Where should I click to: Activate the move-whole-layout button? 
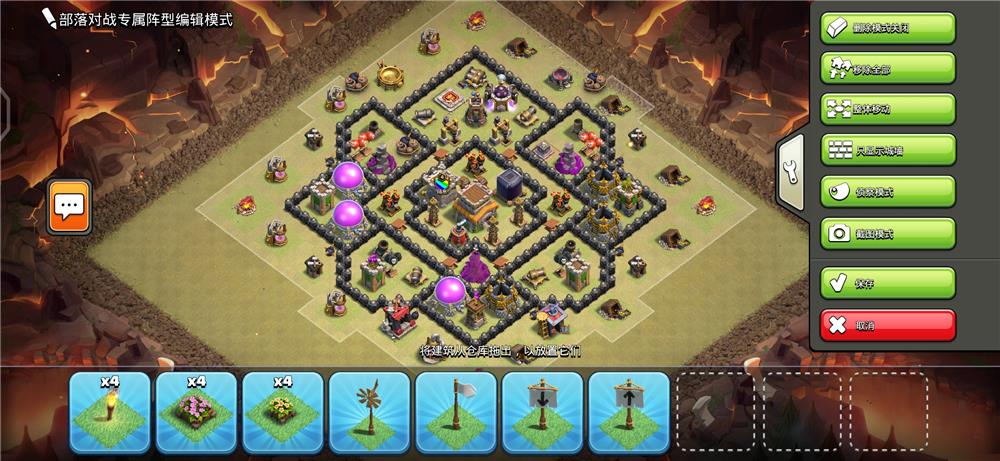887,109
